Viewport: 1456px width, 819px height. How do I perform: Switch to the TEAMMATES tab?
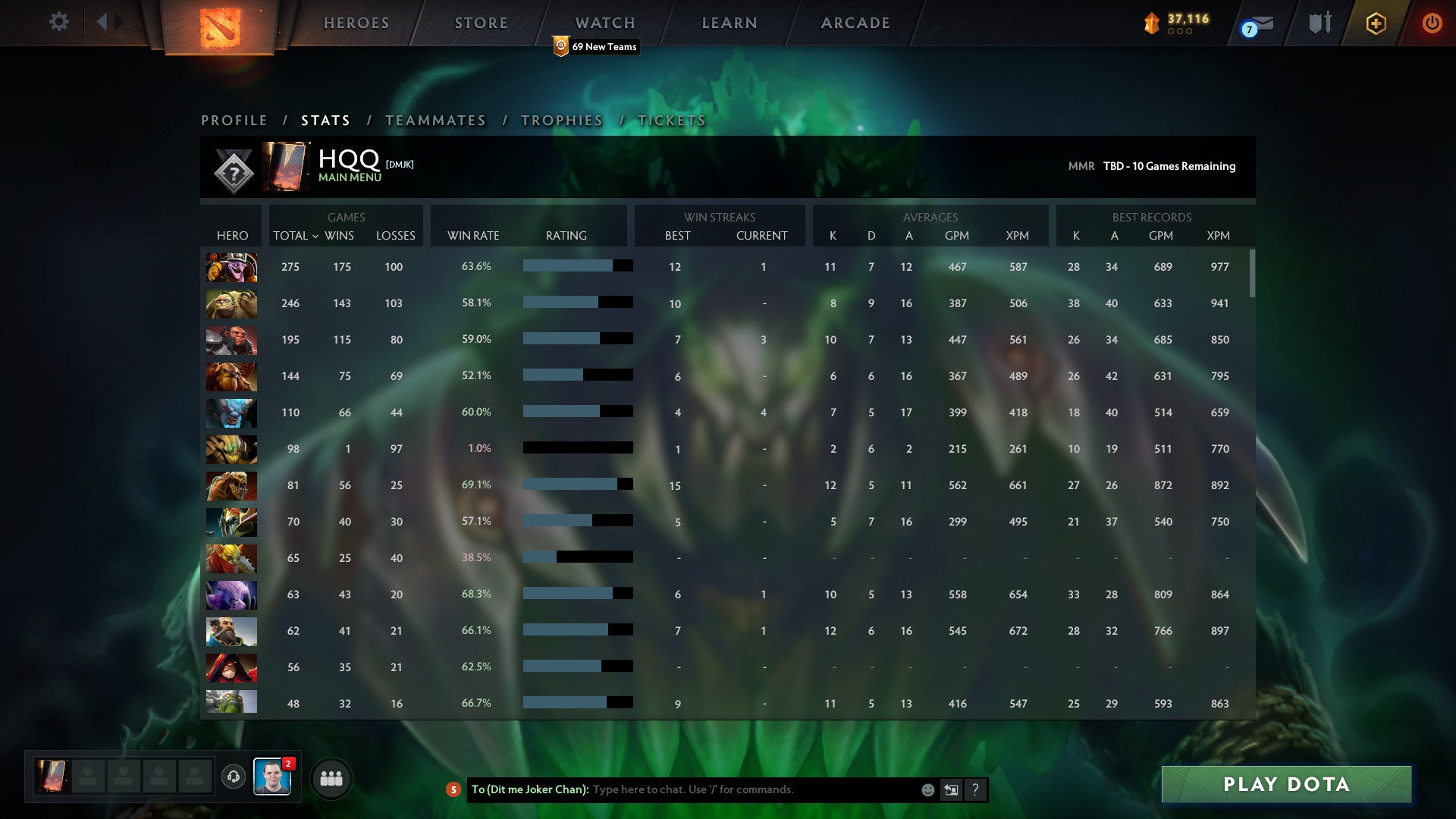pos(435,120)
